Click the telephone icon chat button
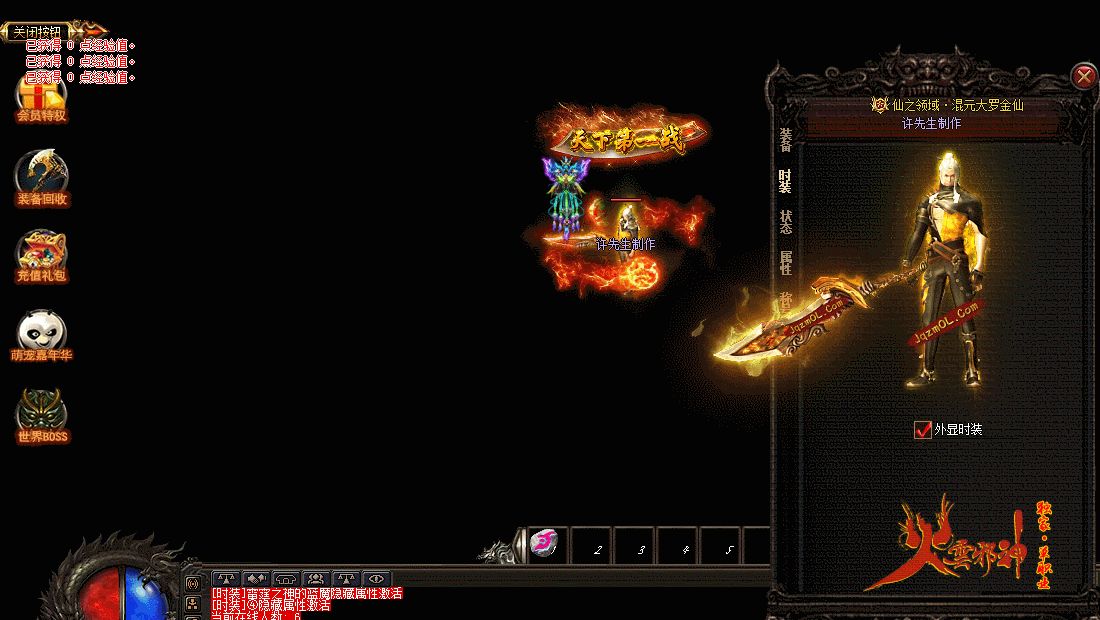 pos(287,578)
